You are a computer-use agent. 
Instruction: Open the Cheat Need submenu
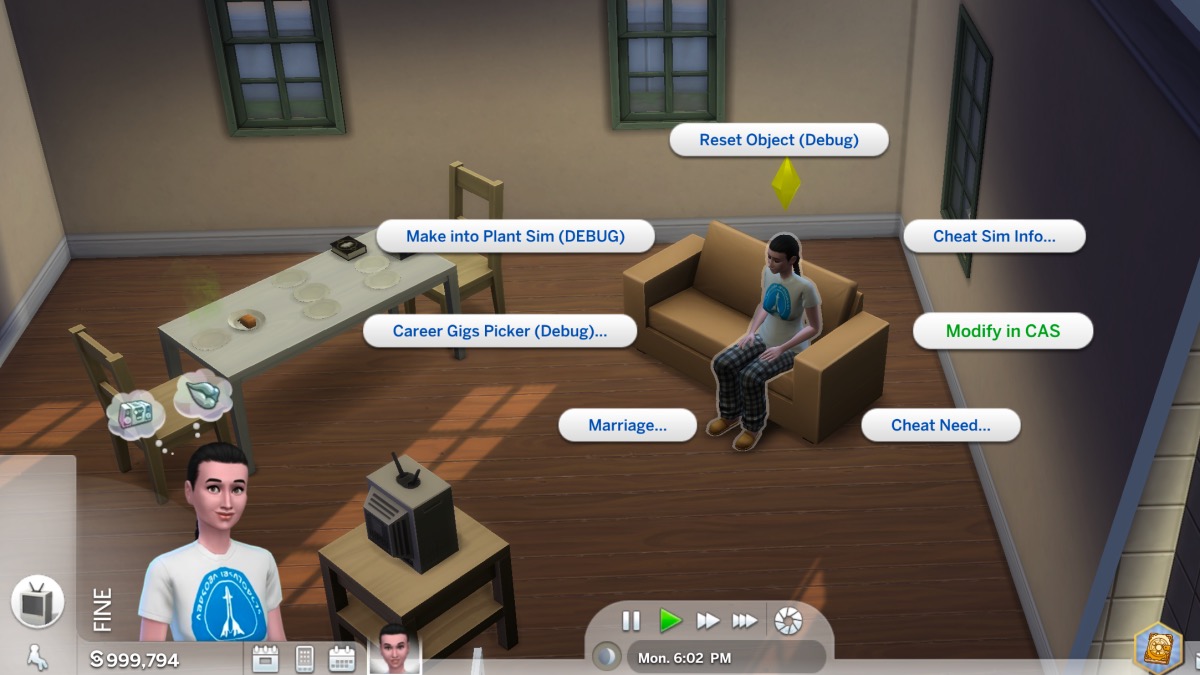point(940,425)
